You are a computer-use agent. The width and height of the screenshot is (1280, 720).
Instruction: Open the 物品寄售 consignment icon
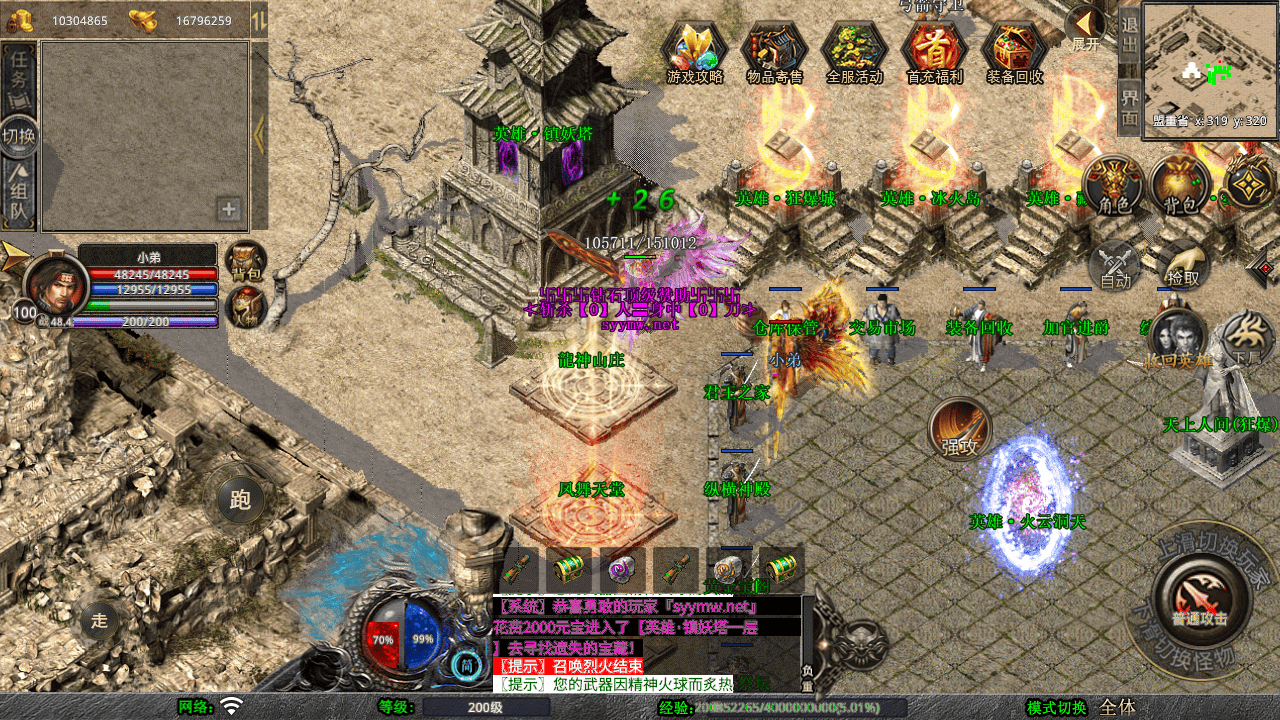[775, 50]
